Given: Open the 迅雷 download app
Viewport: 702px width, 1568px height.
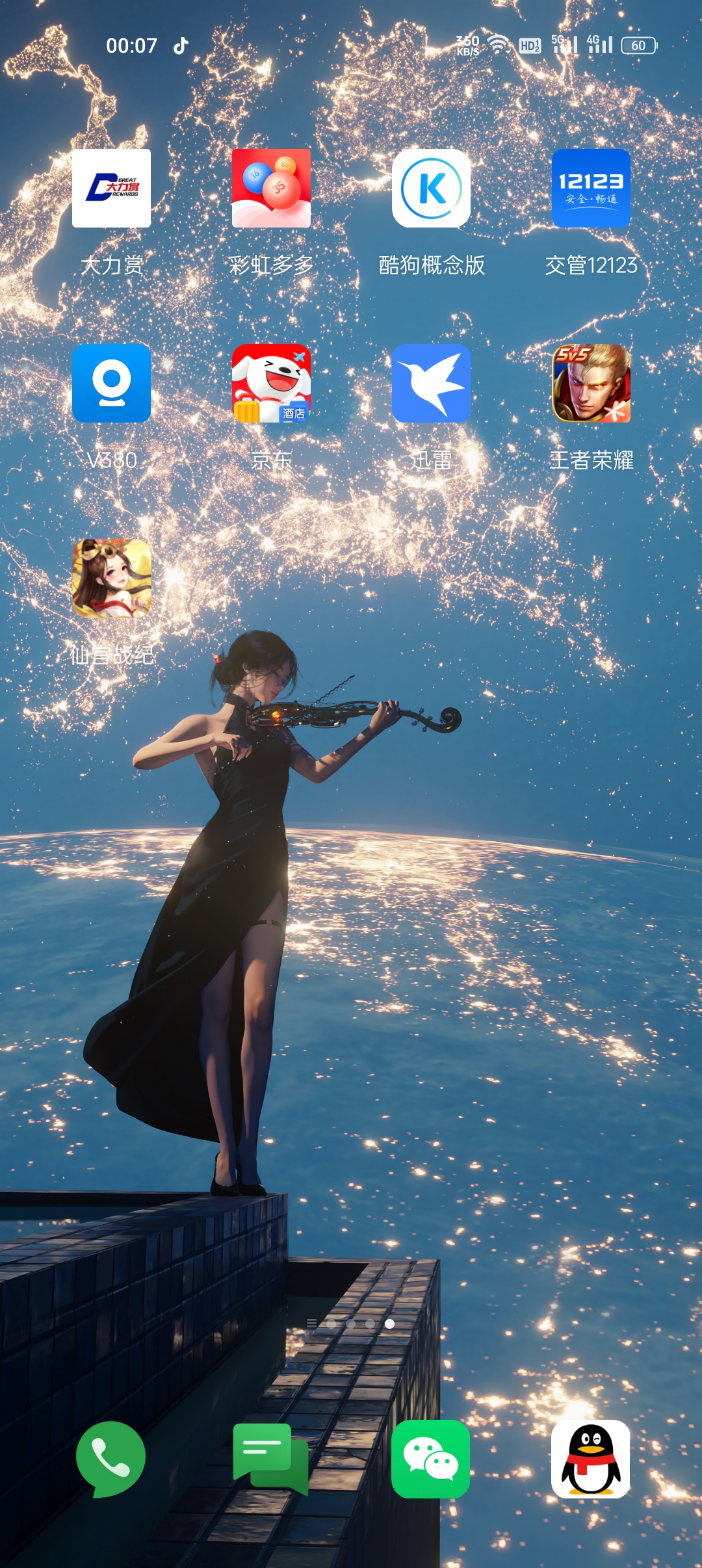Looking at the screenshot, I should click(x=431, y=384).
